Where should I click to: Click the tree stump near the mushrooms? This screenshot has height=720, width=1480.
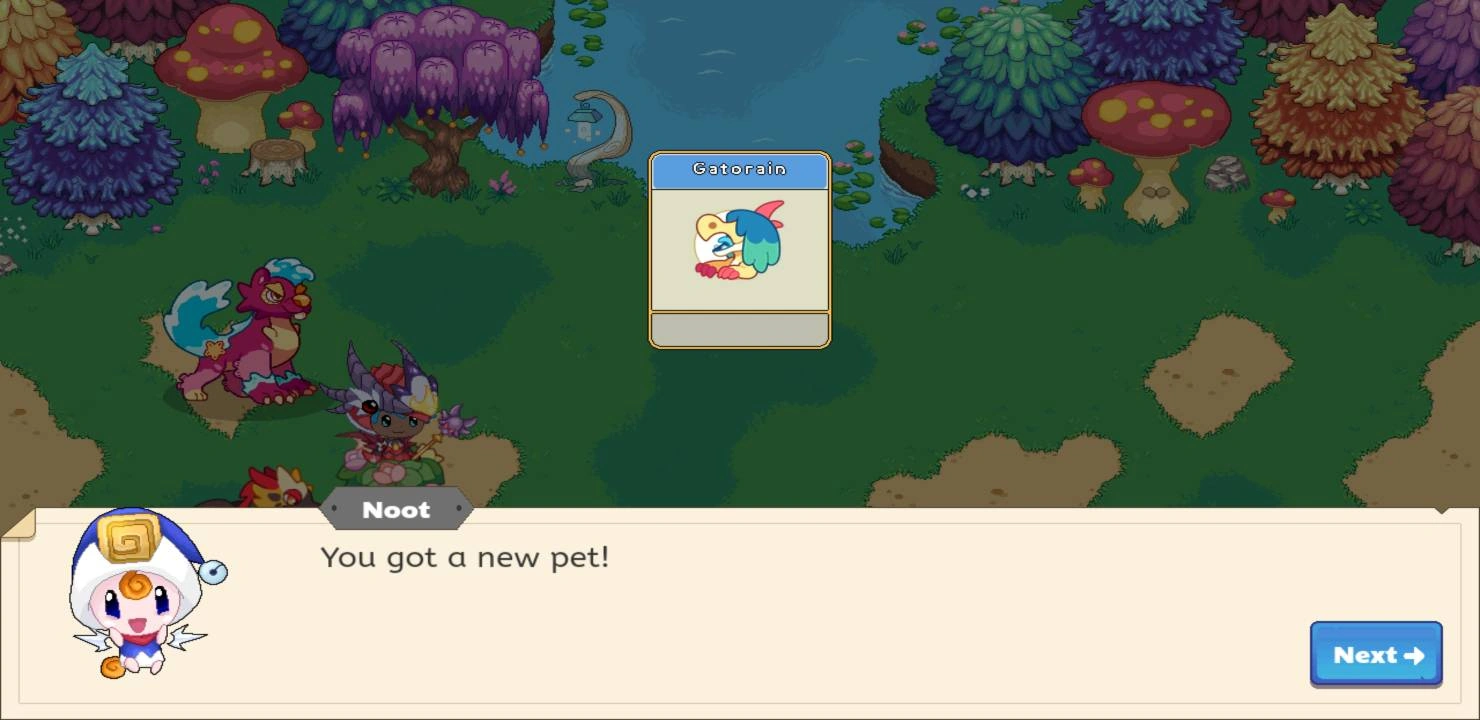(278, 155)
